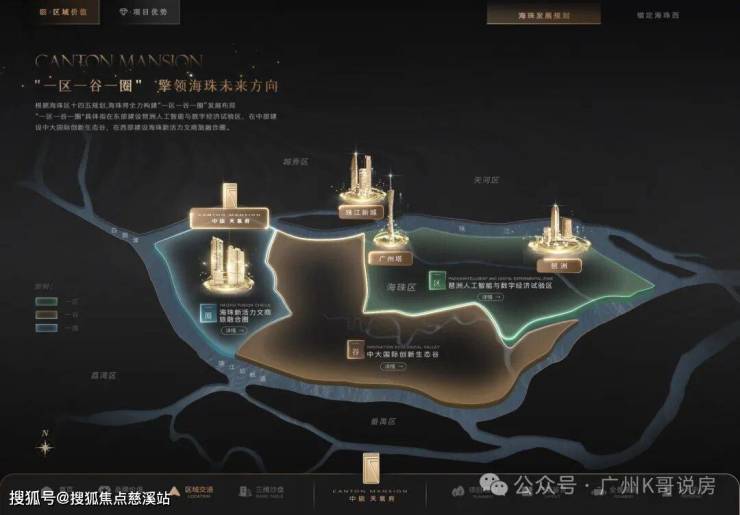740x515 pixels.
Task: Open 区域交通 in the bottom navigation
Action: (198, 491)
